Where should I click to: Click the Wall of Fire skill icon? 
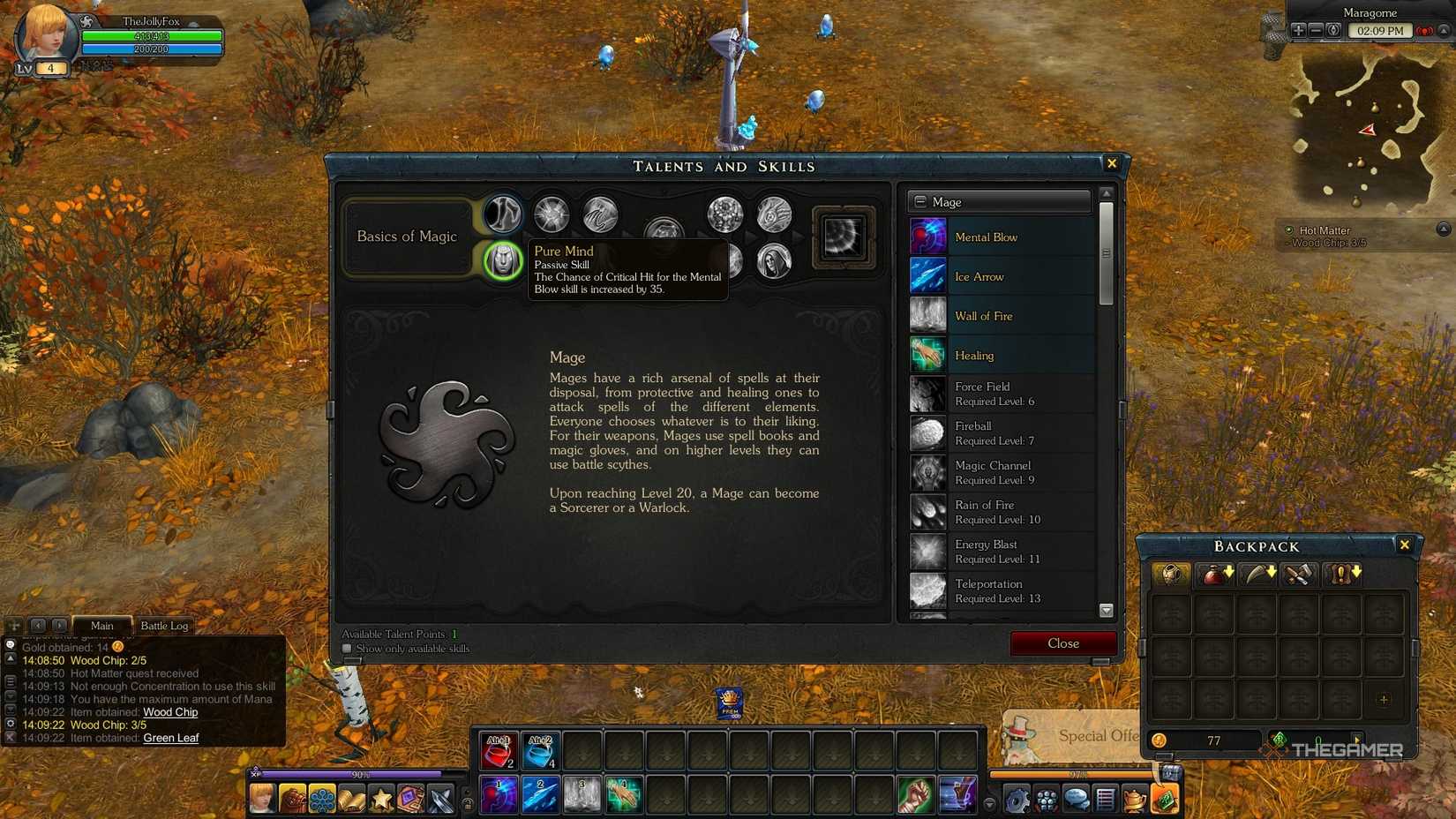927,315
